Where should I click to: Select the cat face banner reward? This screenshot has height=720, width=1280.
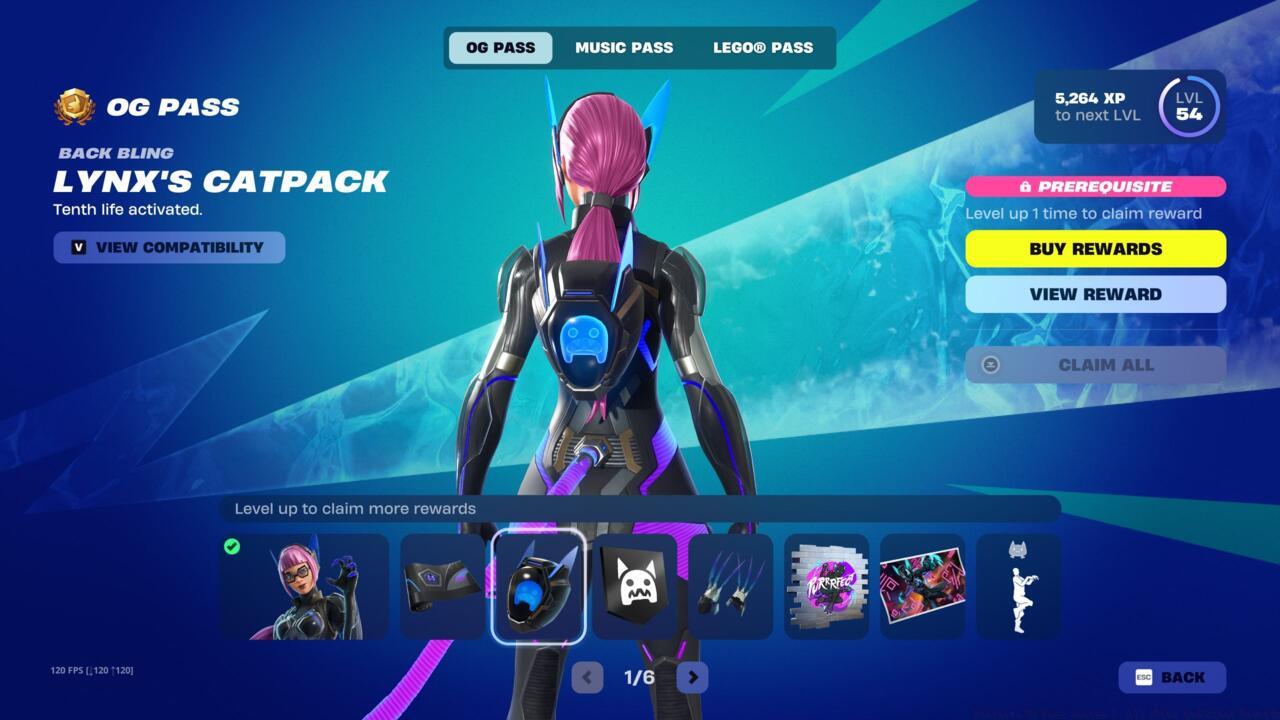coord(634,585)
